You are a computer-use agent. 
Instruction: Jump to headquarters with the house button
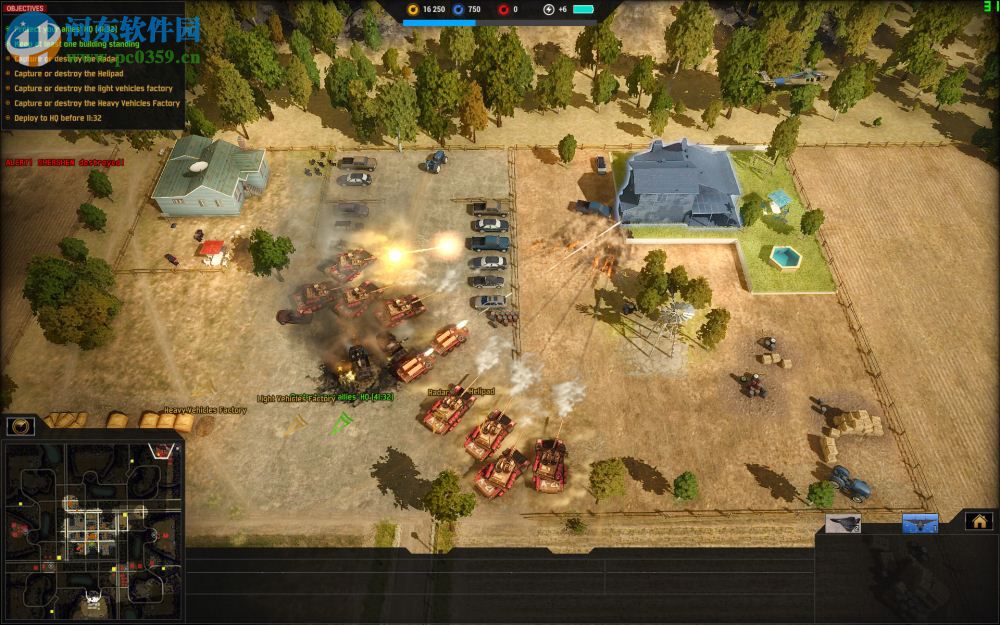pos(978,521)
